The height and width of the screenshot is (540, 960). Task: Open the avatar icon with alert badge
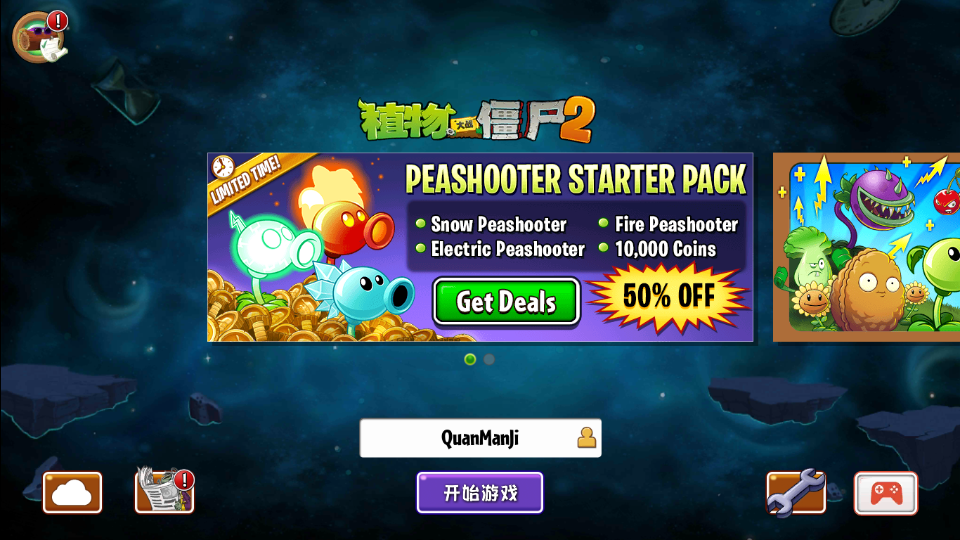tap(38, 37)
